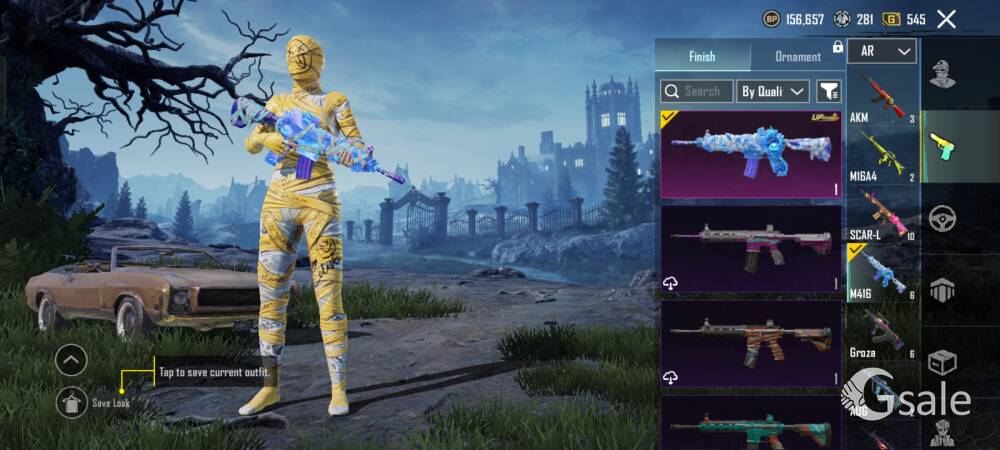
Task: Select the SCAR-L weapon entry
Action: pos(882,214)
